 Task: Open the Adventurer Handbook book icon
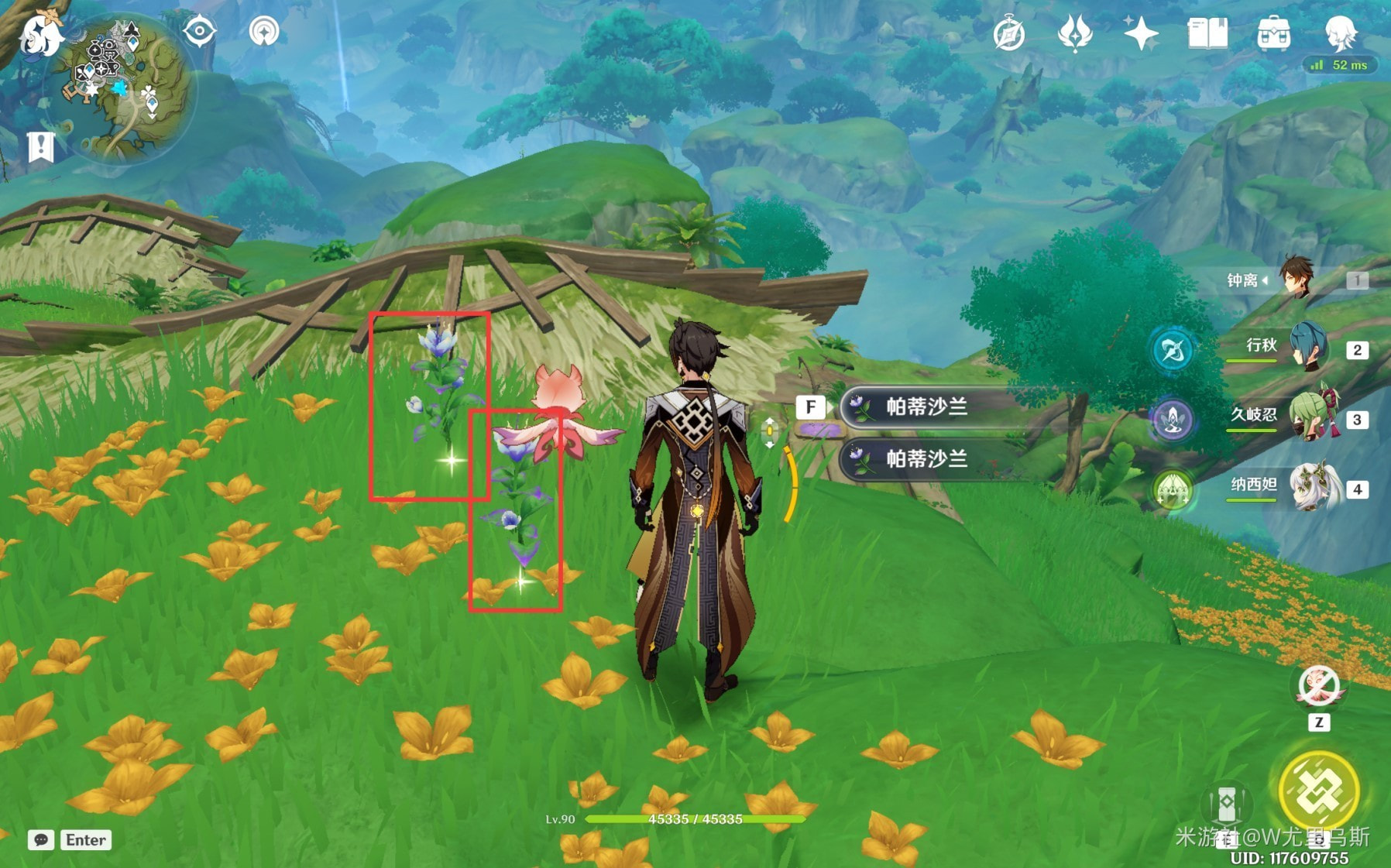click(x=1207, y=34)
